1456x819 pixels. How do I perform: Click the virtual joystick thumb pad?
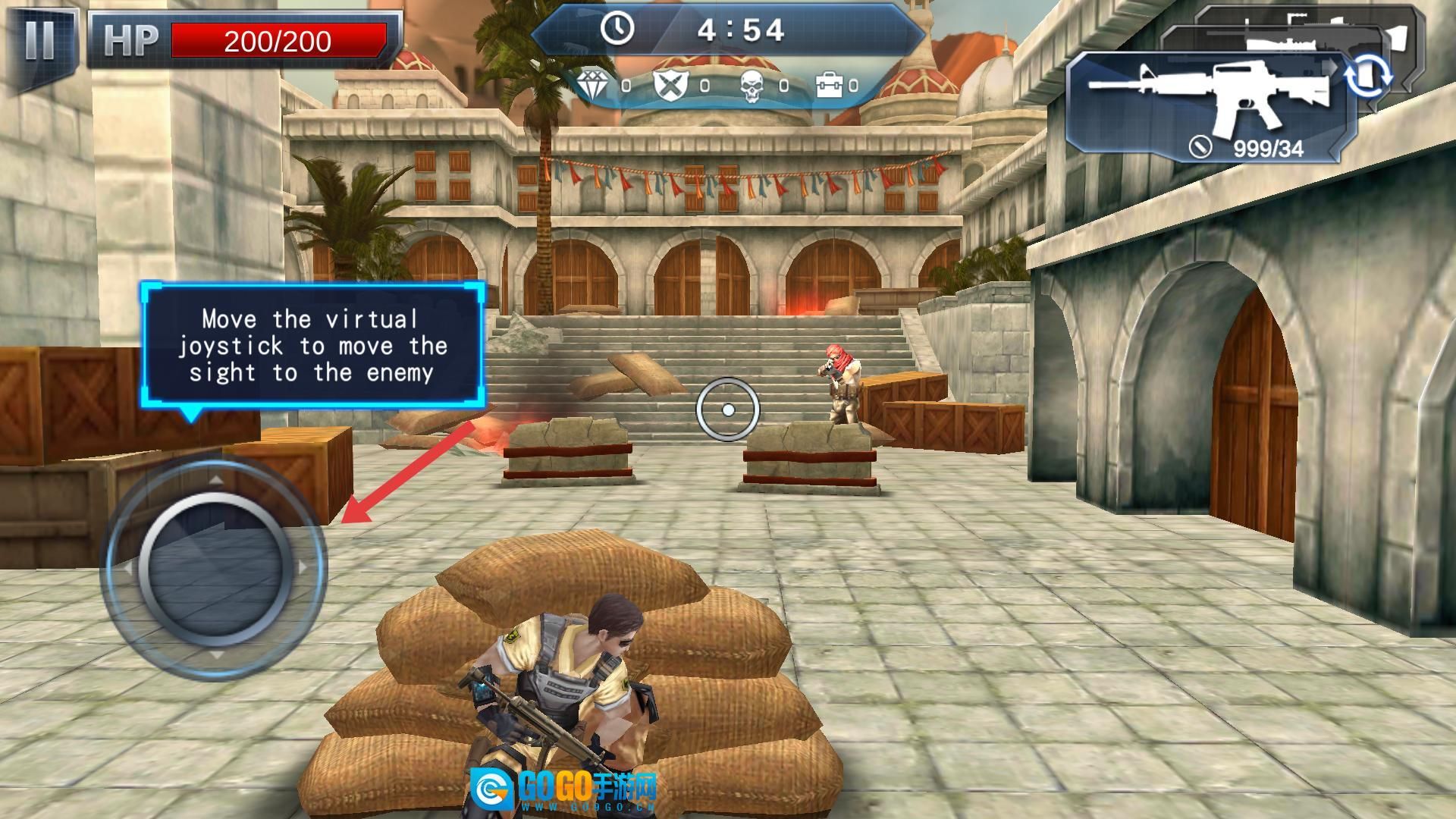click(215, 565)
